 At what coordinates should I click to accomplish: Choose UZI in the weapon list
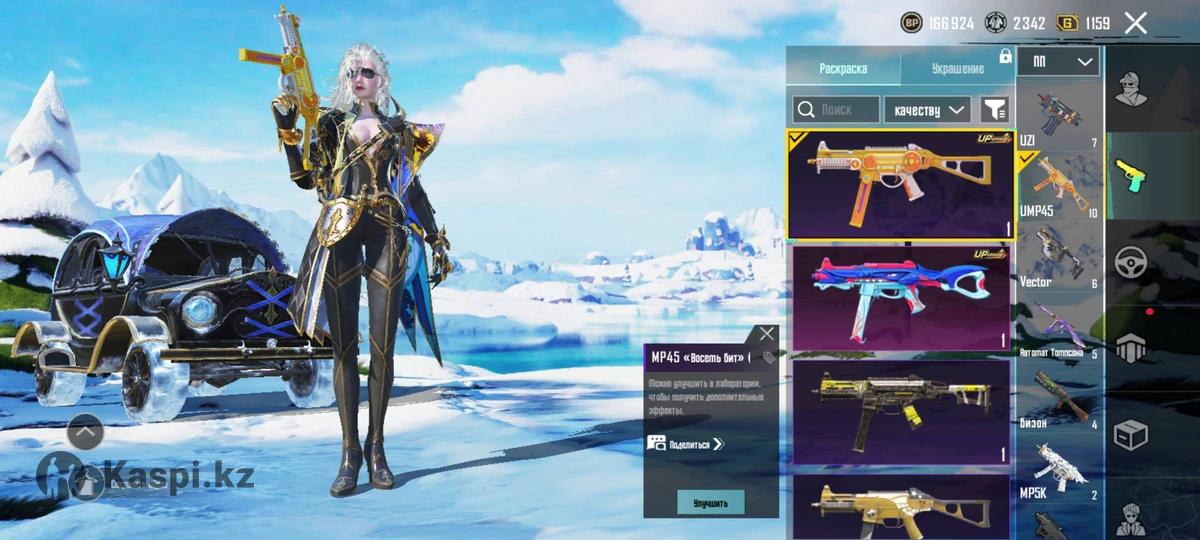click(x=1058, y=118)
